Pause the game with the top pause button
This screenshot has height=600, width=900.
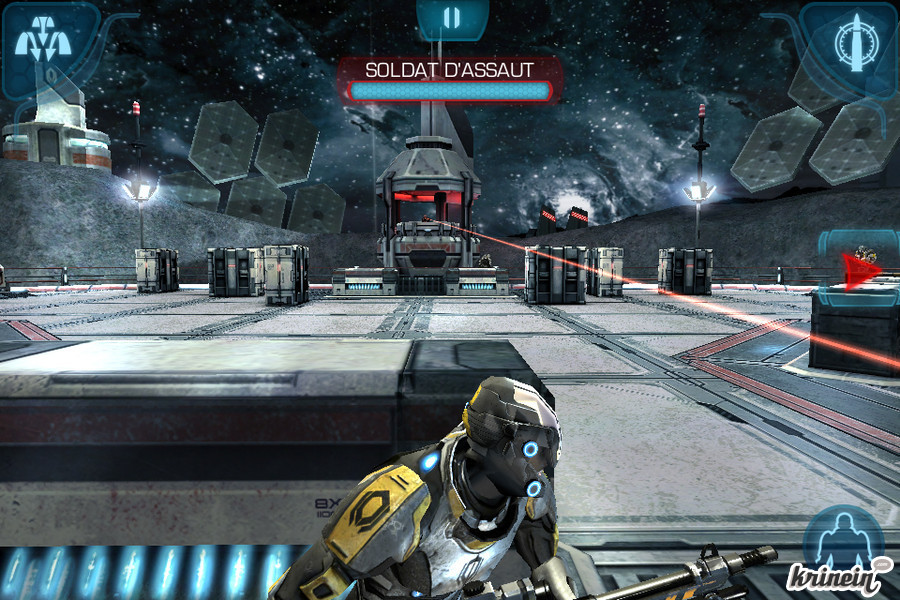pos(452,17)
